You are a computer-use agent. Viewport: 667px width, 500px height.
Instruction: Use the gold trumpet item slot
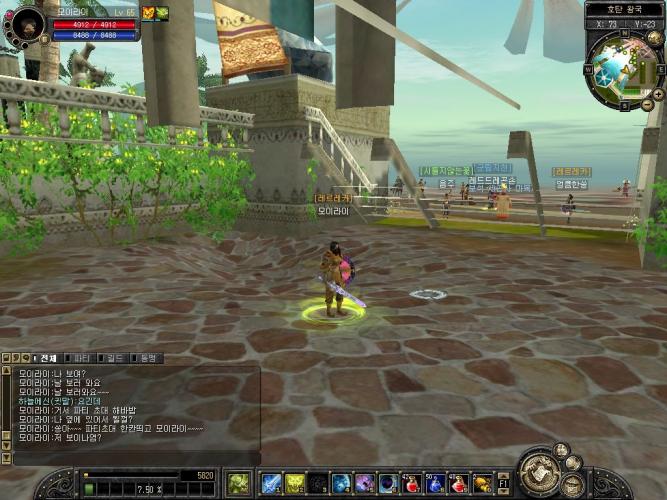tap(482, 484)
